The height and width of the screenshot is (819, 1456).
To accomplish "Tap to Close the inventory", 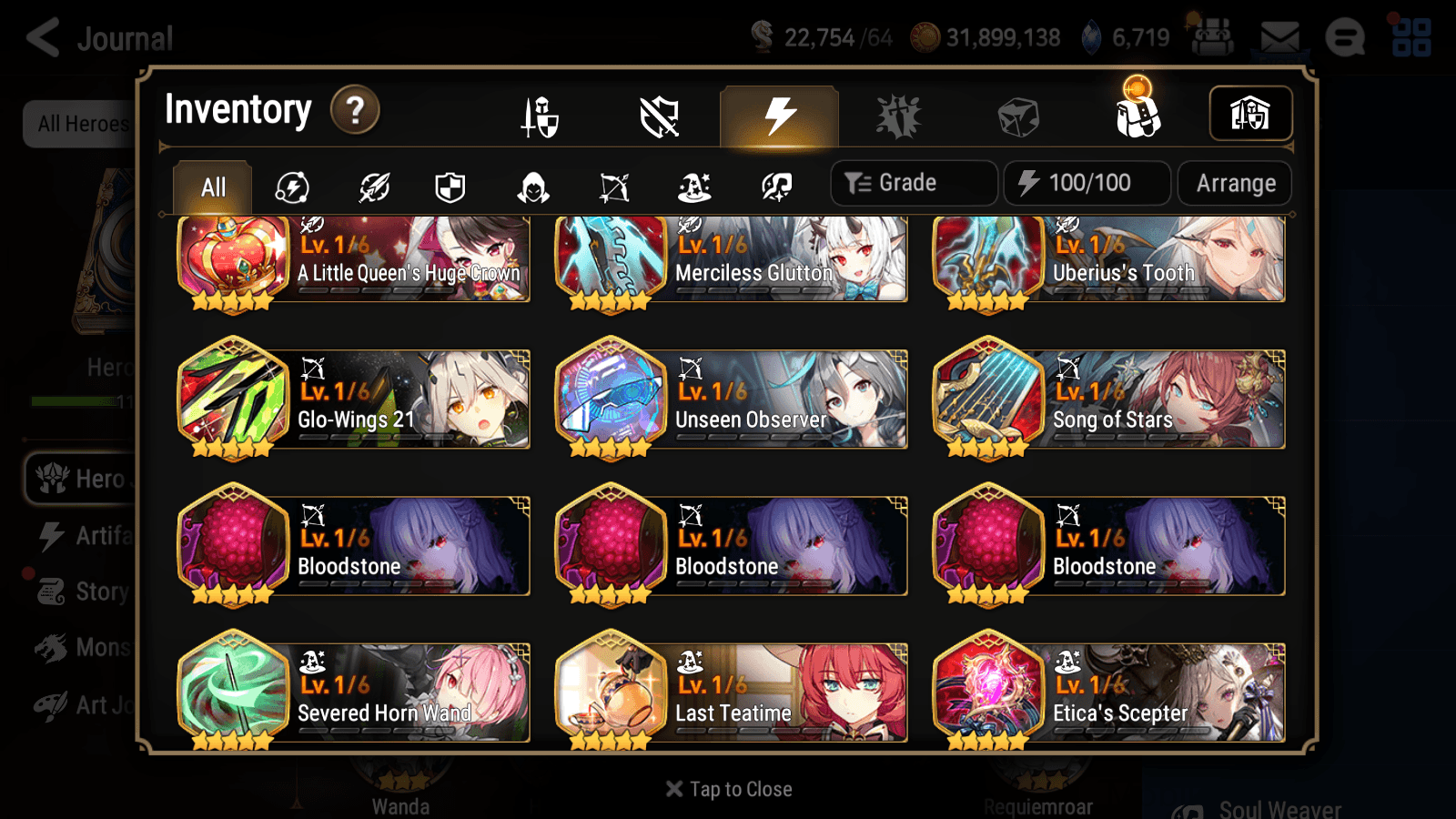I will [x=727, y=788].
